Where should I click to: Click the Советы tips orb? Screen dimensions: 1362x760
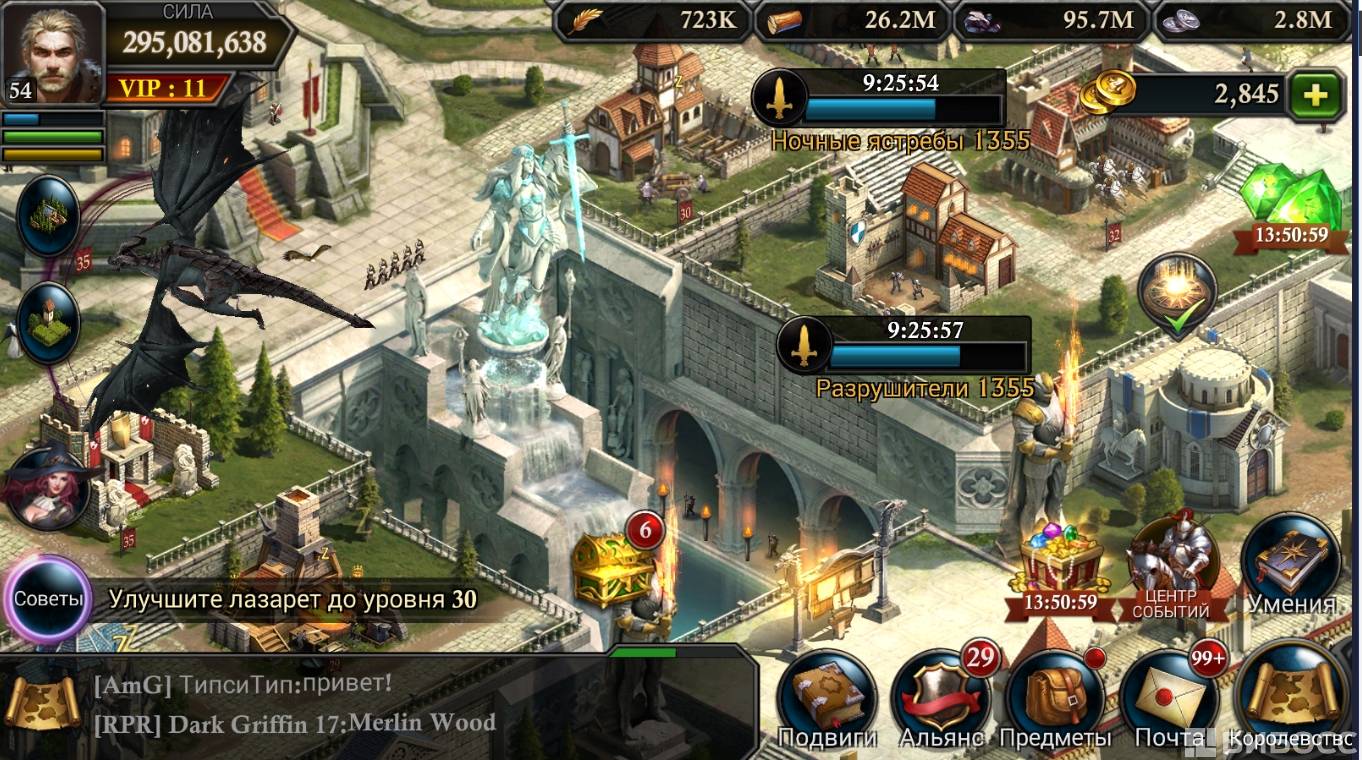(47, 600)
